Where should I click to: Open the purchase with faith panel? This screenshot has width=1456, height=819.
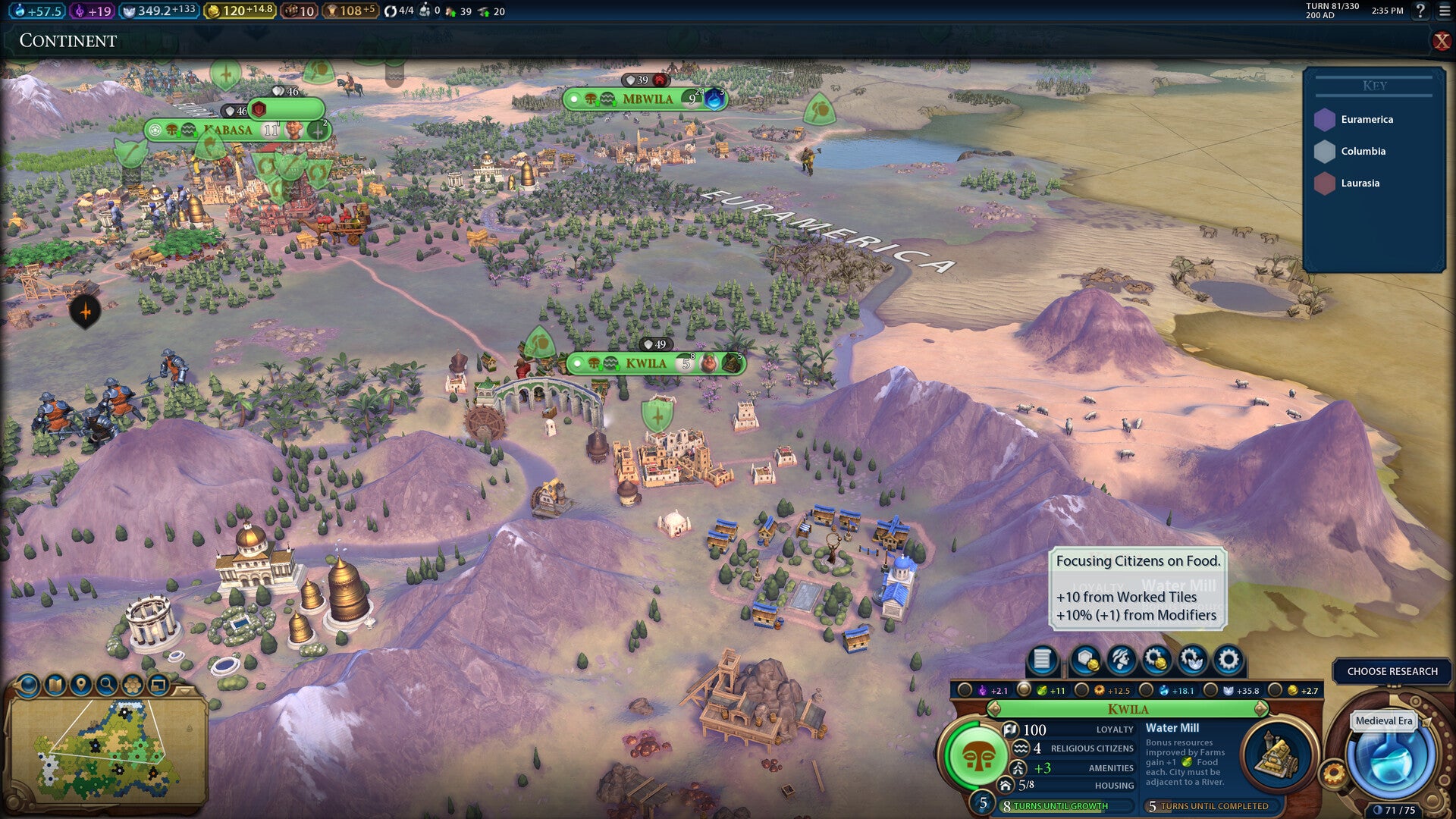click(x=1192, y=660)
